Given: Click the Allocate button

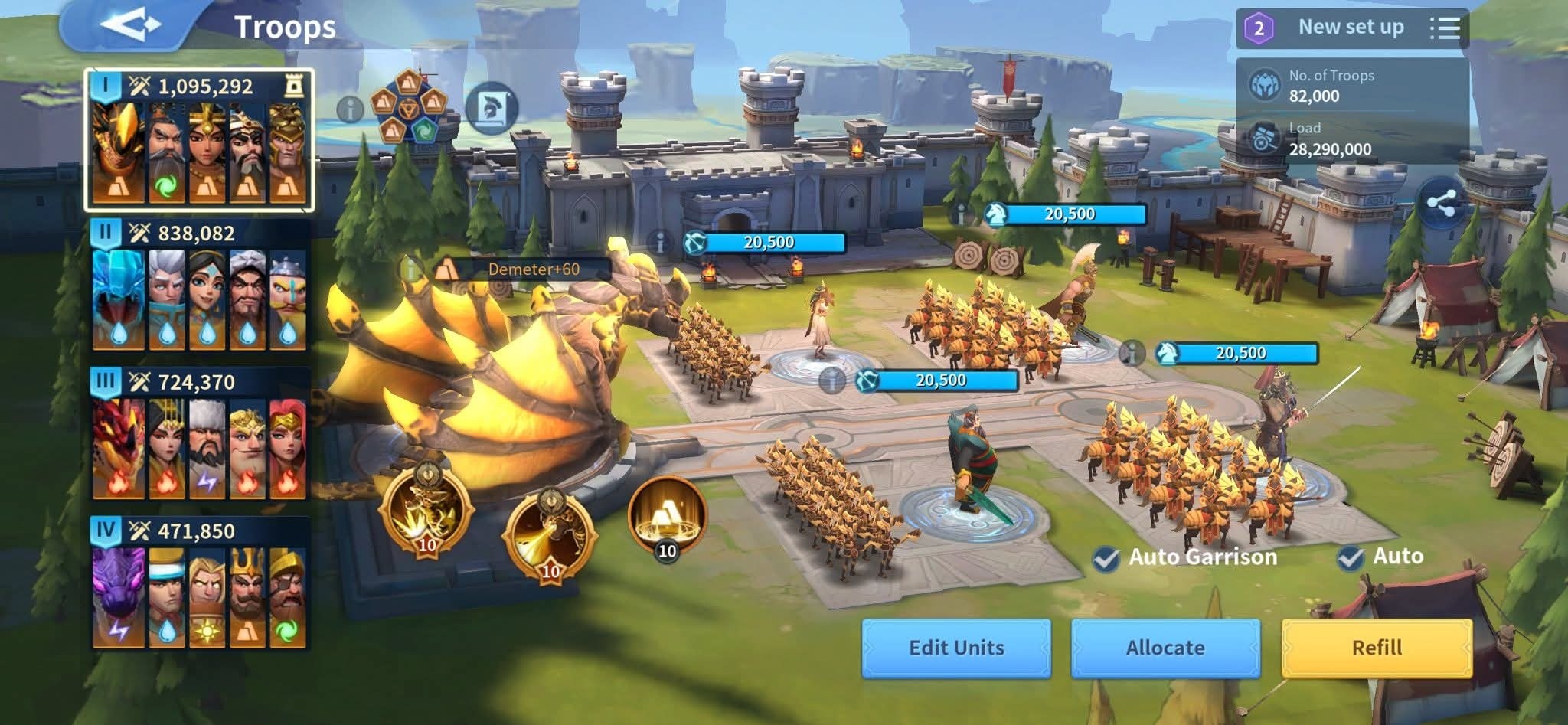Looking at the screenshot, I should click(x=1165, y=648).
